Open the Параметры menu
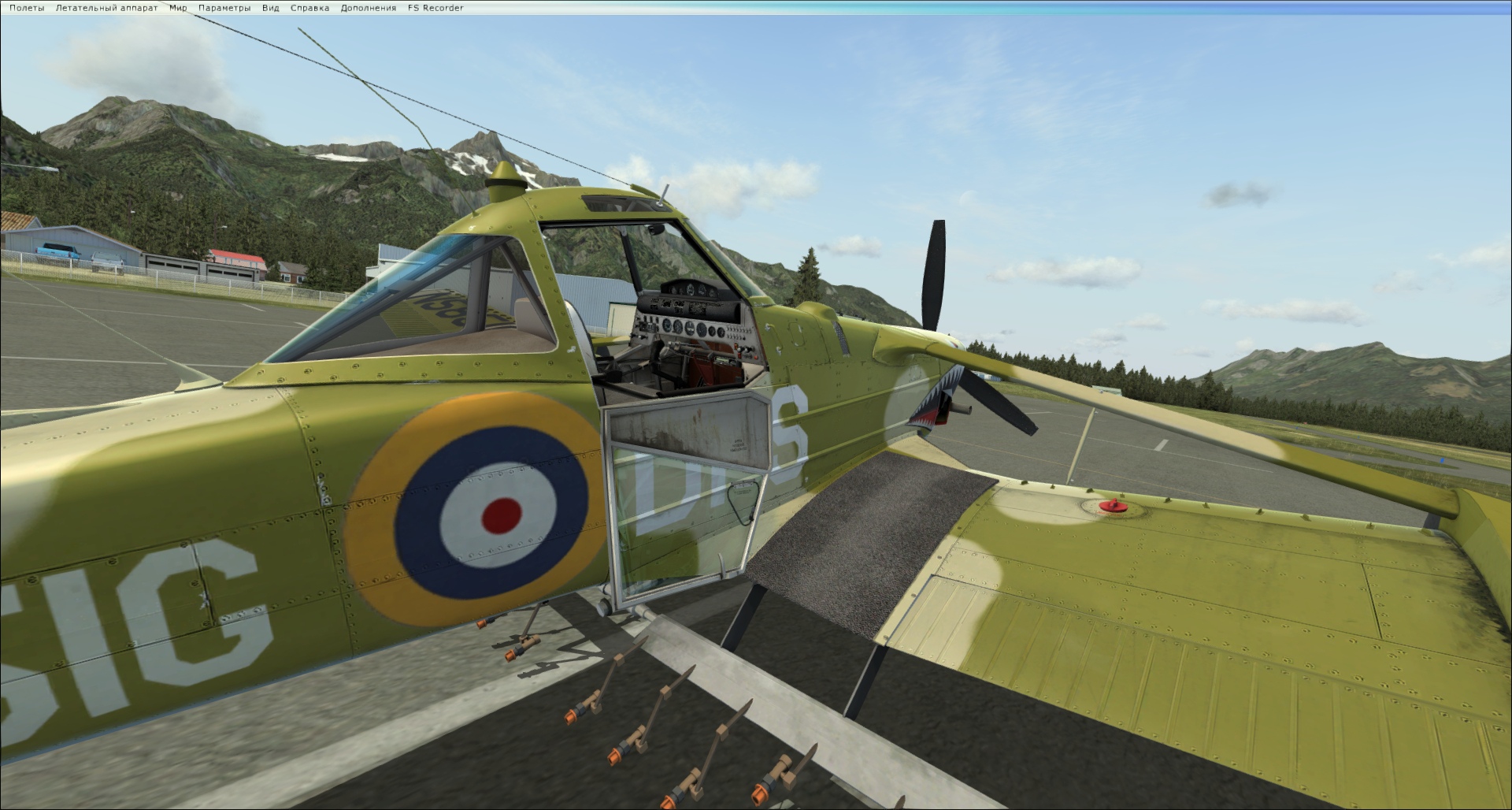 pos(224,8)
